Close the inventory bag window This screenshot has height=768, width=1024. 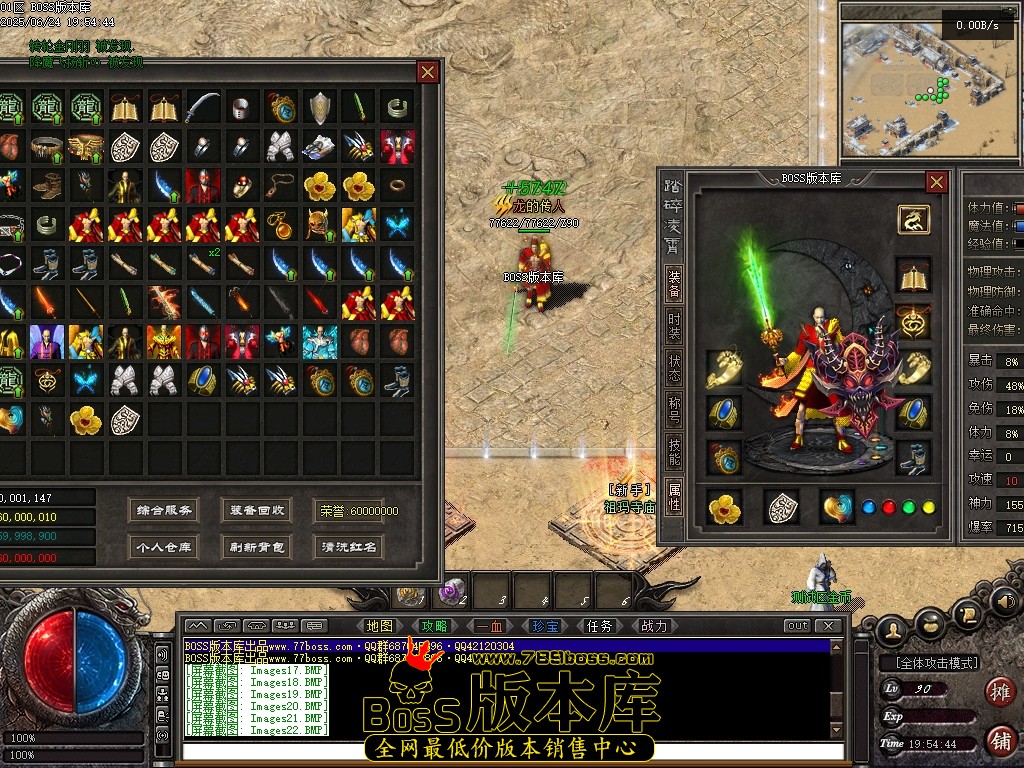(428, 72)
